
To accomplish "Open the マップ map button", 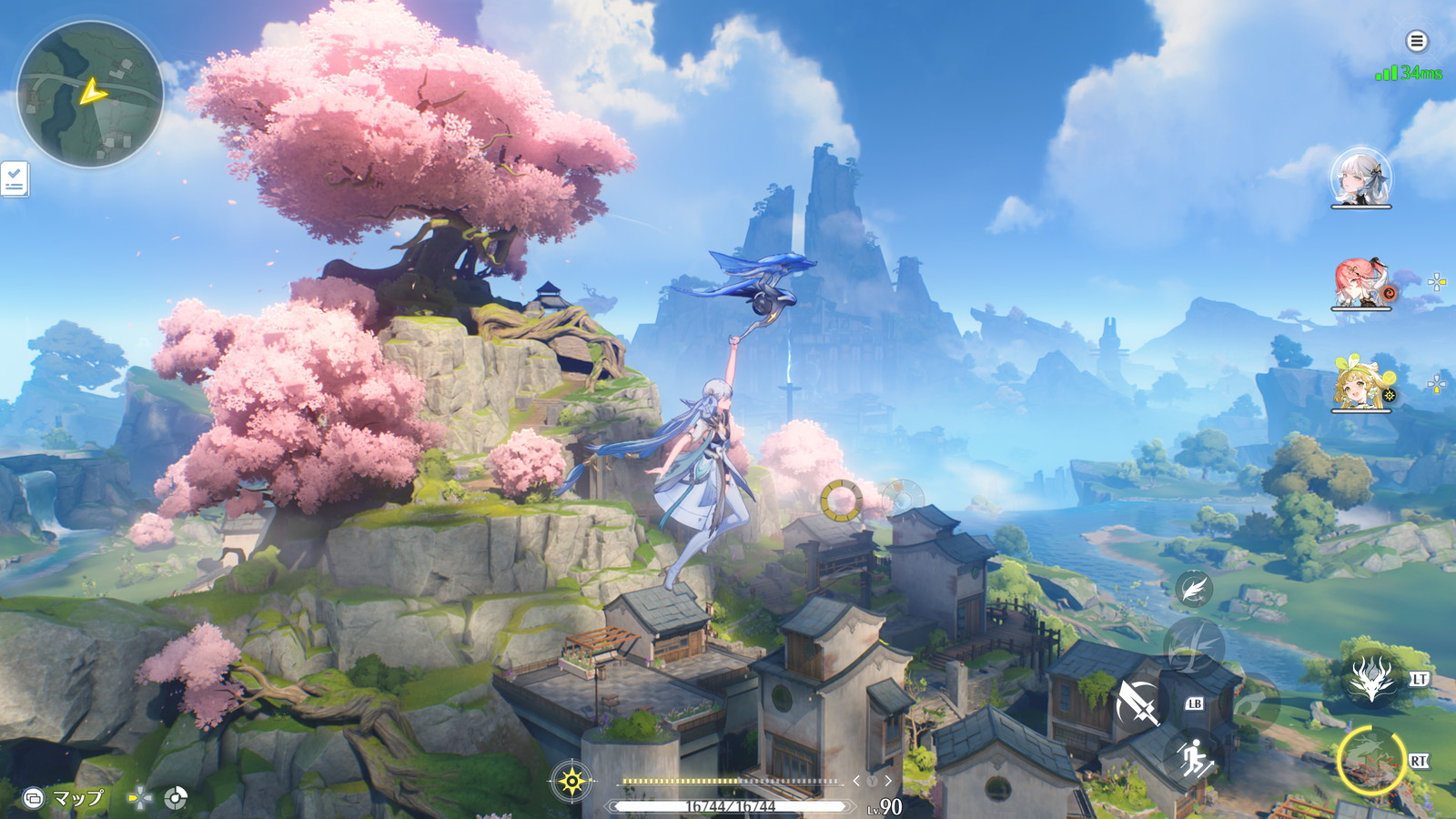I will [x=64, y=798].
